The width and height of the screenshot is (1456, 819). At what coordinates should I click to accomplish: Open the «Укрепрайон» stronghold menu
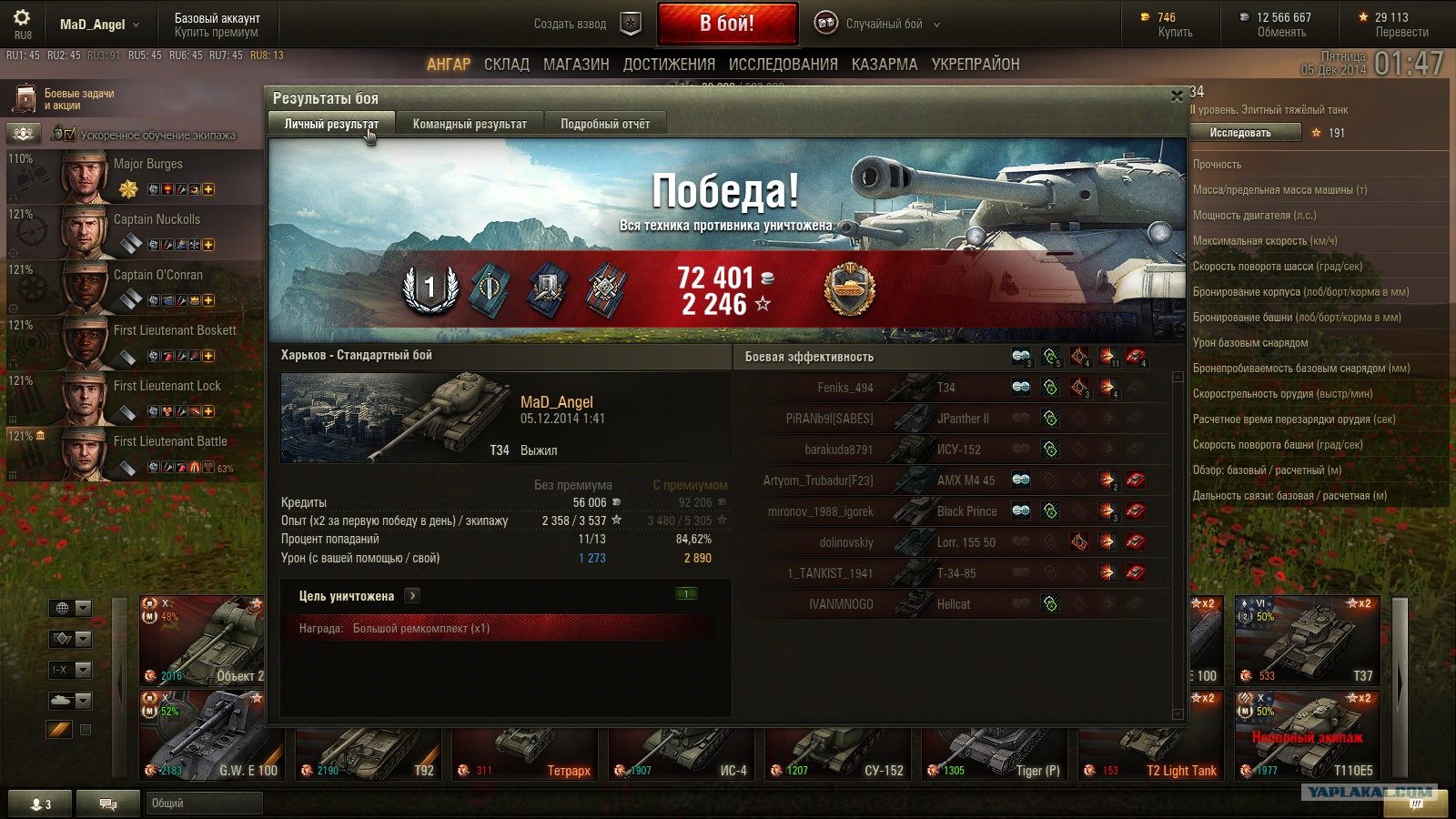976,65
